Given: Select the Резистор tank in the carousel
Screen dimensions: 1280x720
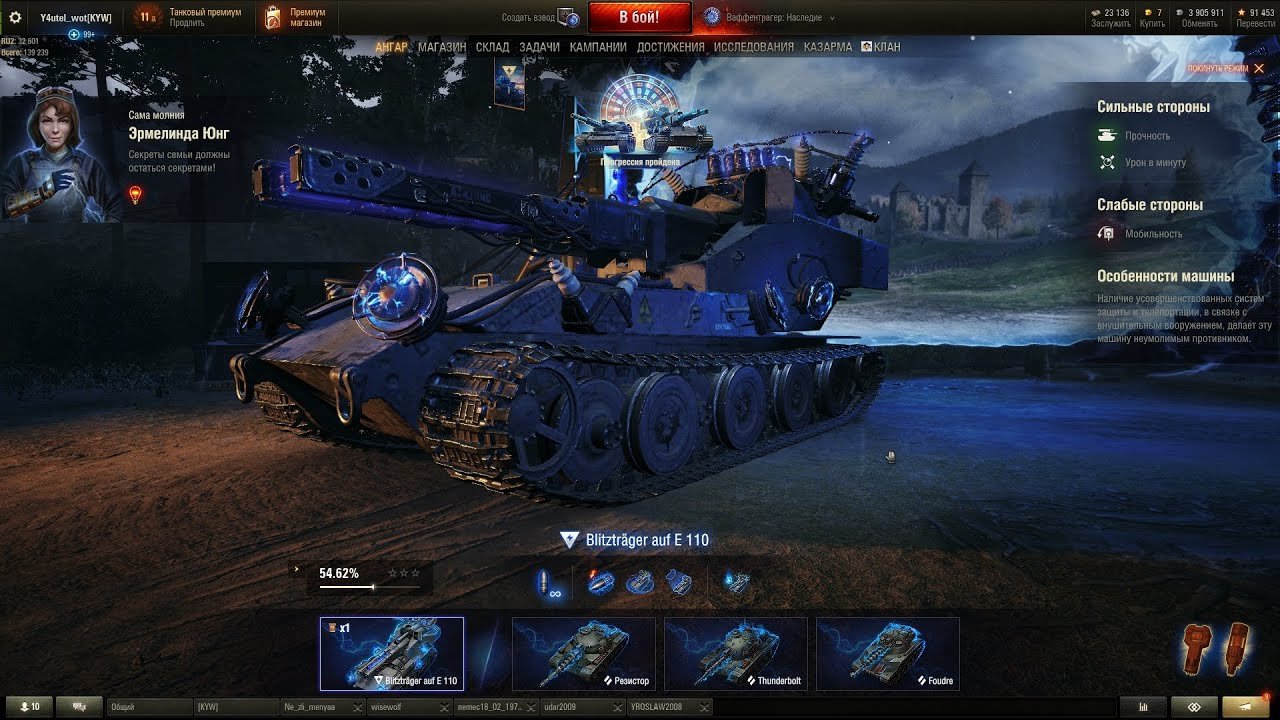Looking at the screenshot, I should tap(583, 653).
